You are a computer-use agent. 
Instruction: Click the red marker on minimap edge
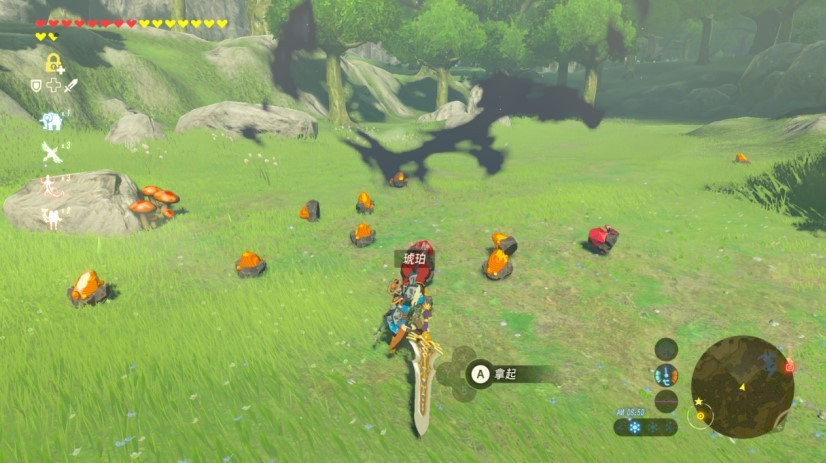tap(789, 367)
